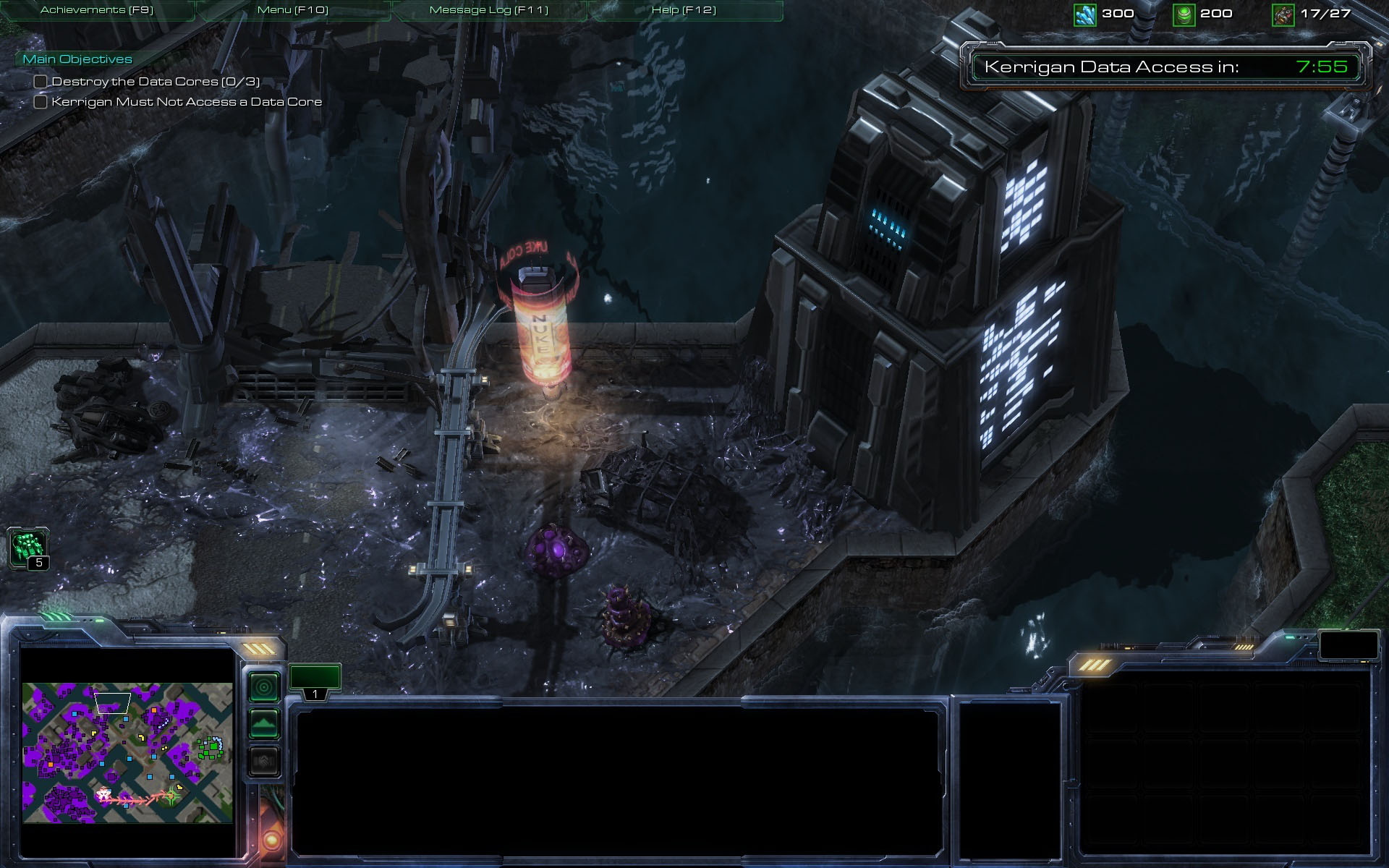The width and height of the screenshot is (1389, 868).
Task: Toggle minimap terrain display
Action: [264, 723]
